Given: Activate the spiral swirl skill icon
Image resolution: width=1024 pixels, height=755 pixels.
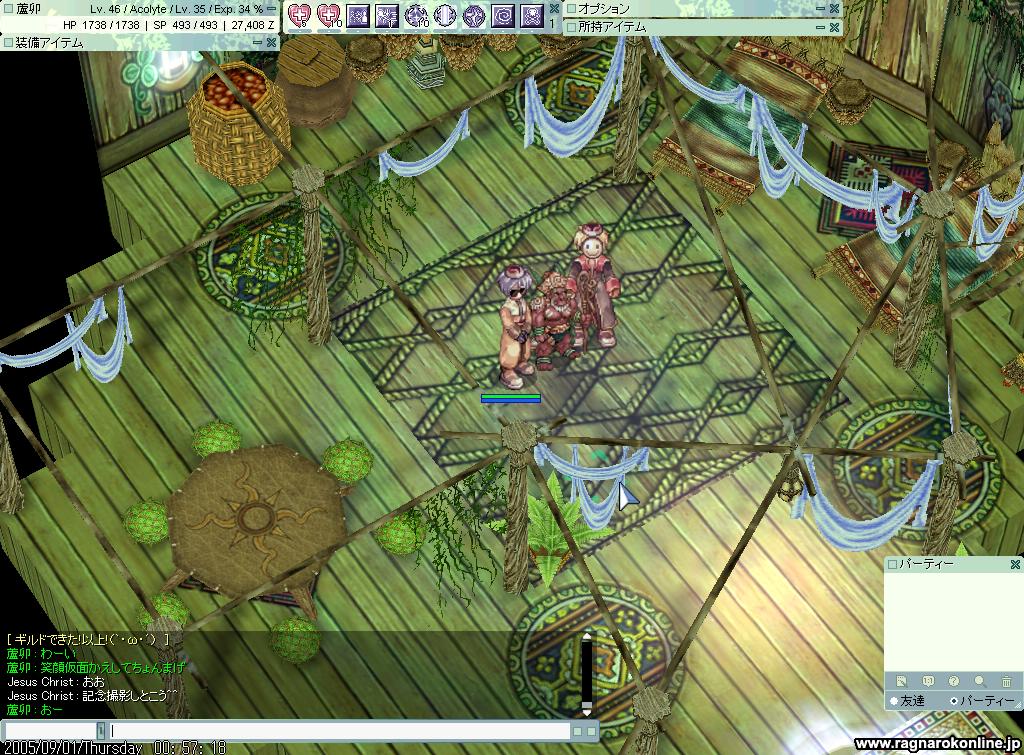Looking at the screenshot, I should (503, 15).
